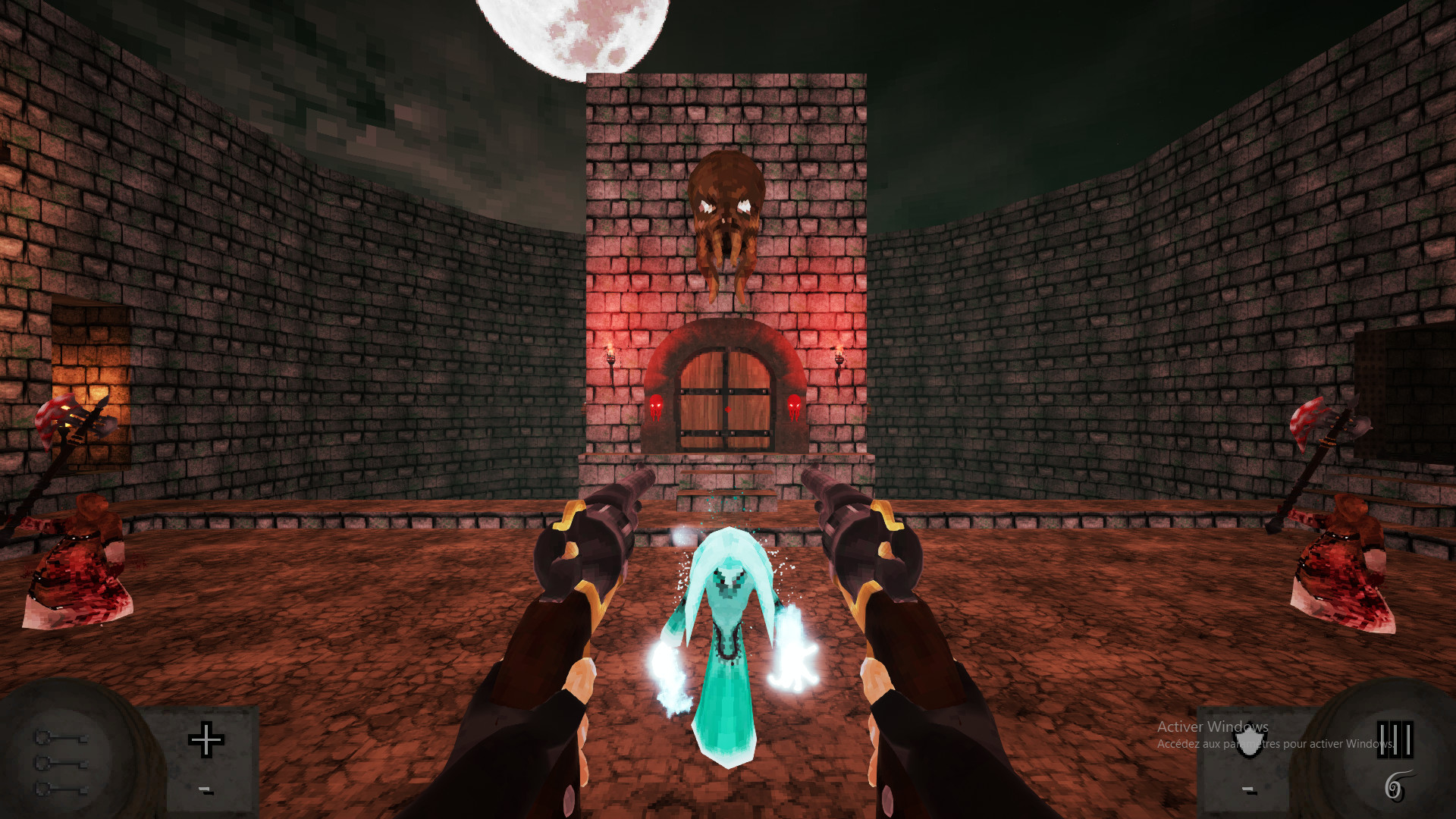This screenshot has height=819, width=1456.
Task: Click the Activer Windows watermark text
Action: click(1210, 726)
